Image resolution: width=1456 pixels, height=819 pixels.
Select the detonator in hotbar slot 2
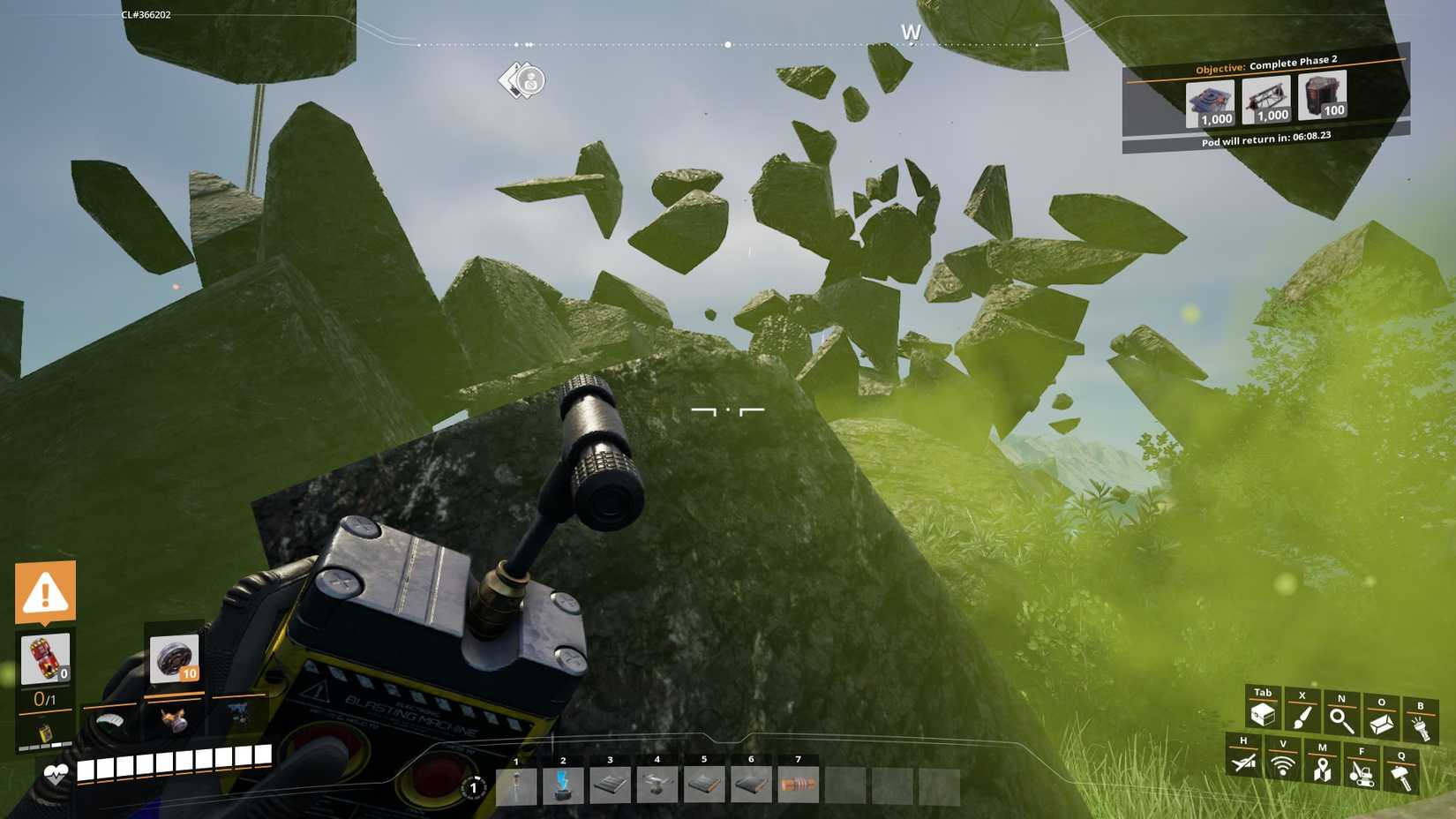pos(563,785)
